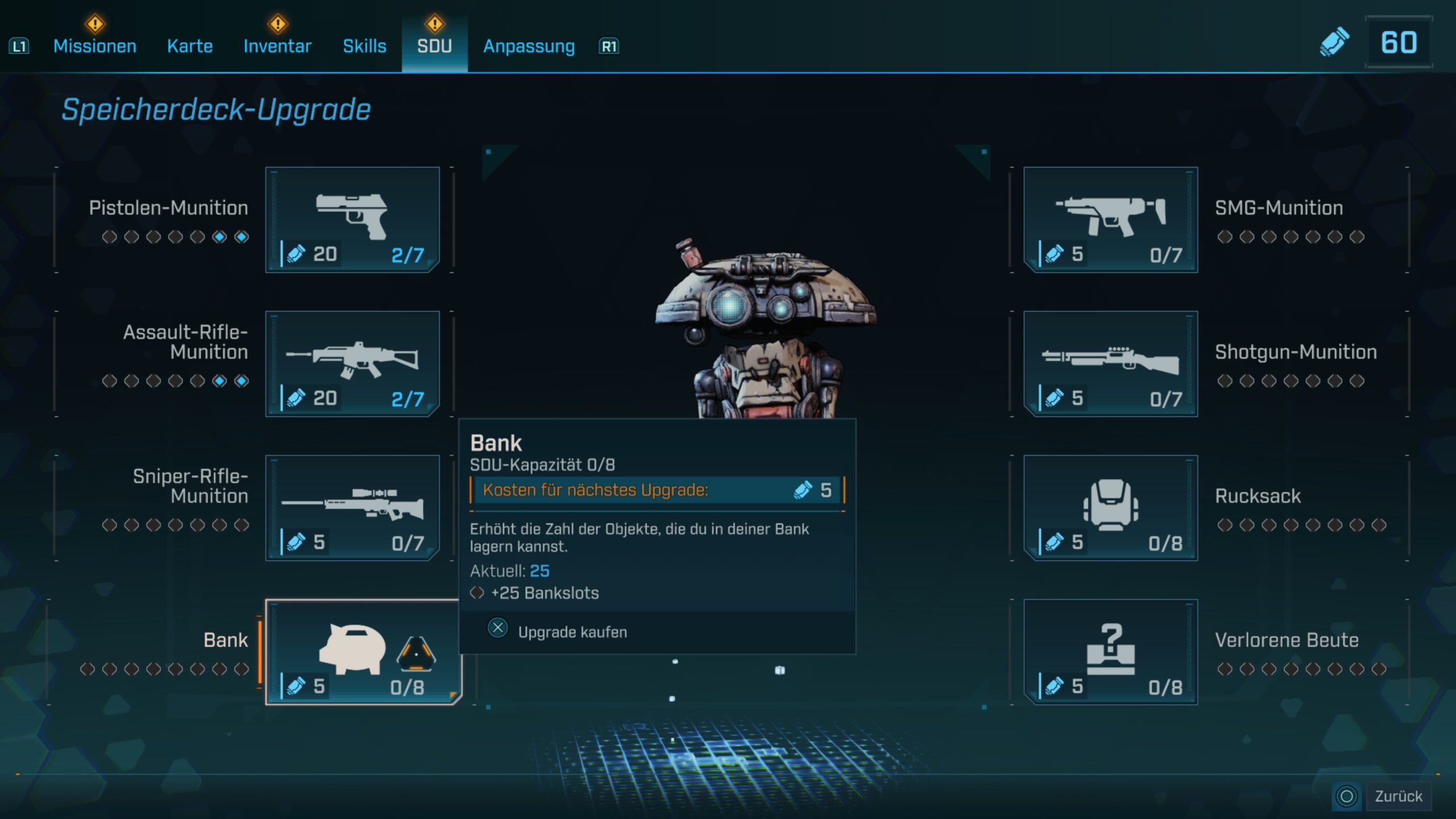1456x819 pixels.
Task: Open the Anpassung tab
Action: [x=529, y=46]
